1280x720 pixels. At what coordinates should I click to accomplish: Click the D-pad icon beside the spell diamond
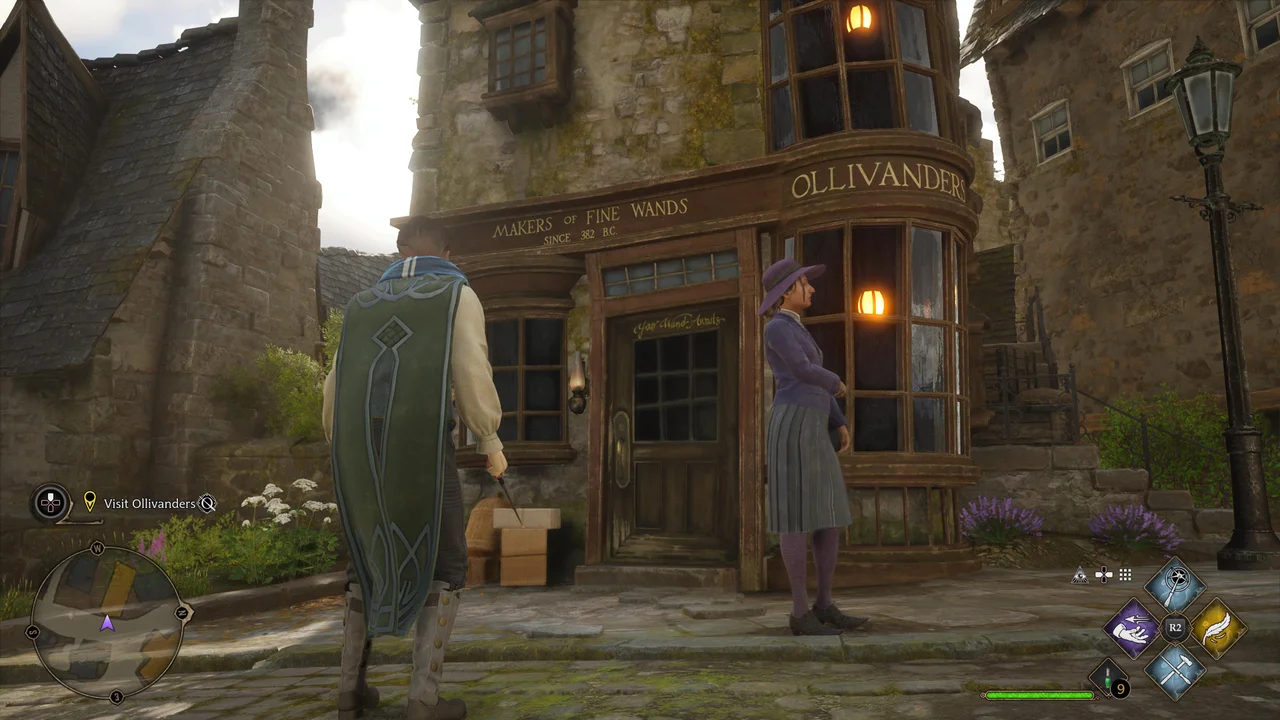click(x=1104, y=575)
